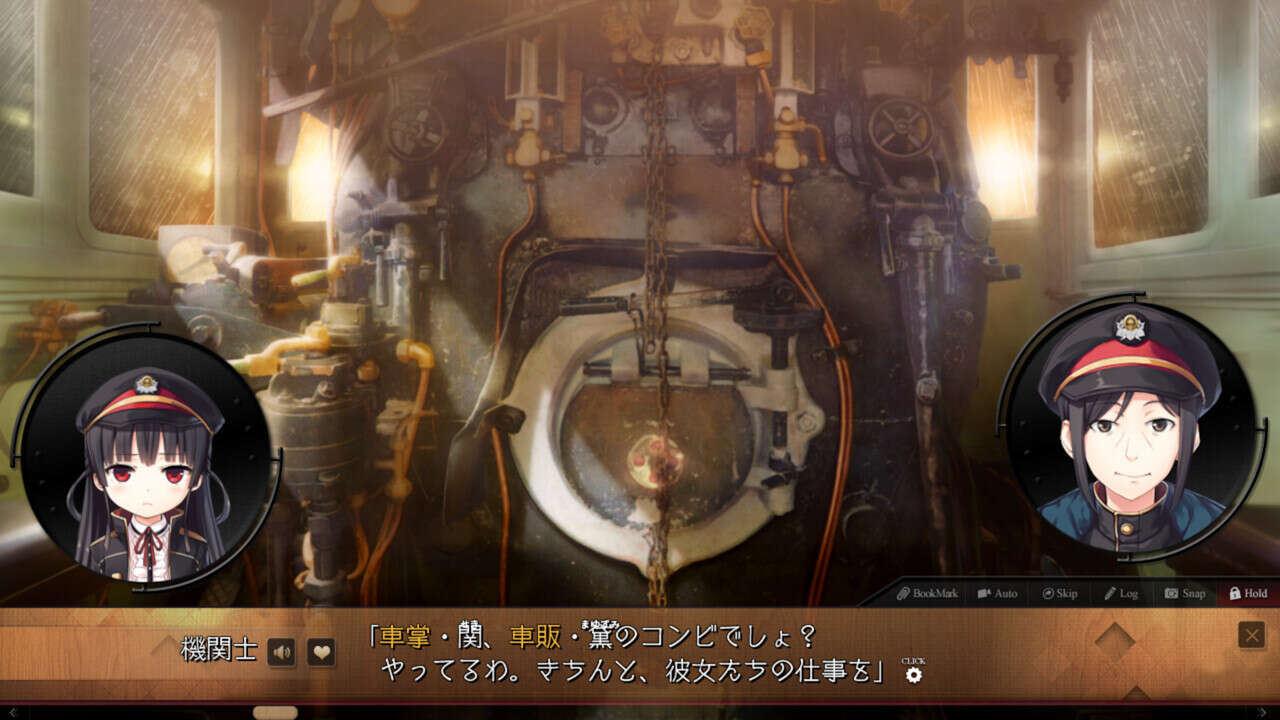Screen dimensions: 1280x720
Task: Favorite this line with heart icon
Action: coord(320,653)
